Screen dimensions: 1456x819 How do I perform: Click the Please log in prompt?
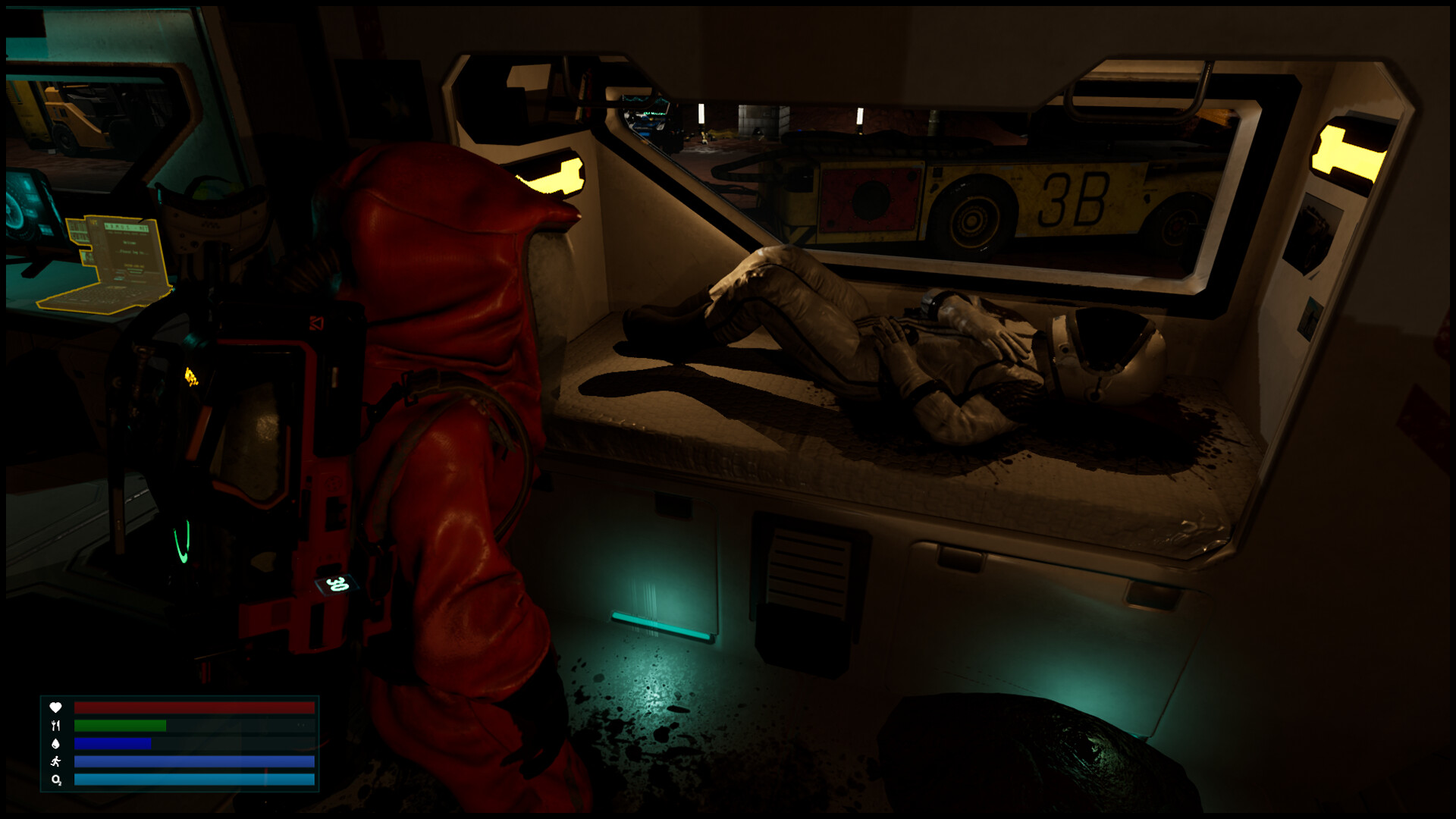(x=131, y=253)
